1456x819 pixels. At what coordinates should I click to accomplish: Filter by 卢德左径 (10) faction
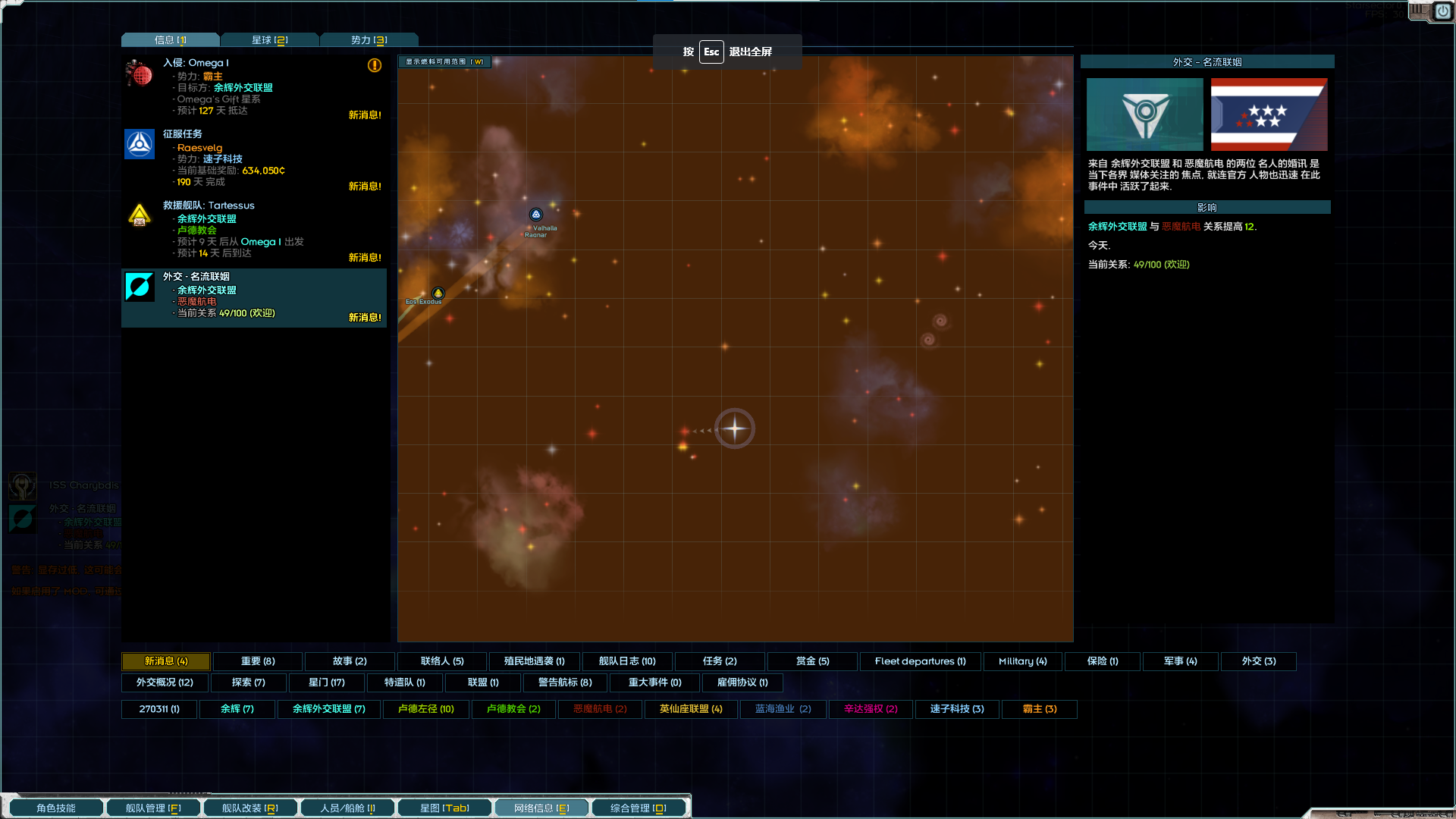(425, 709)
